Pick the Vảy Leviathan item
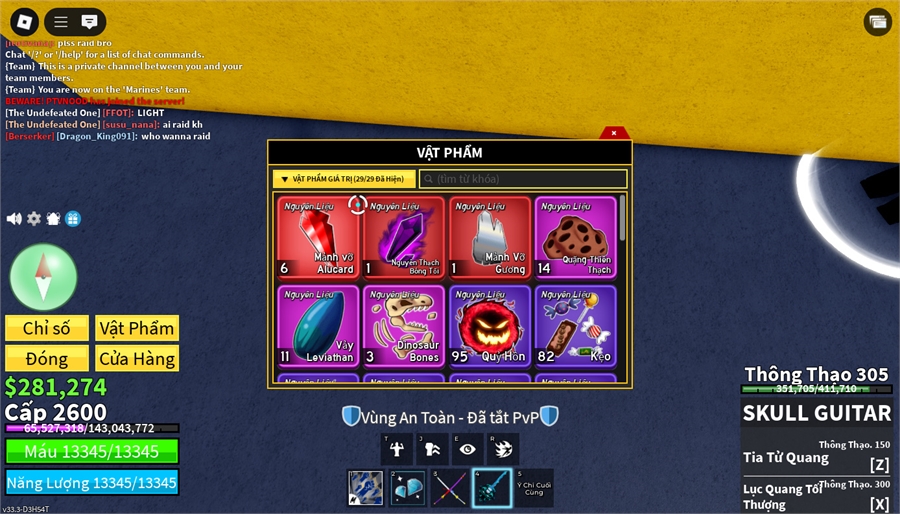900x514 pixels. point(318,325)
